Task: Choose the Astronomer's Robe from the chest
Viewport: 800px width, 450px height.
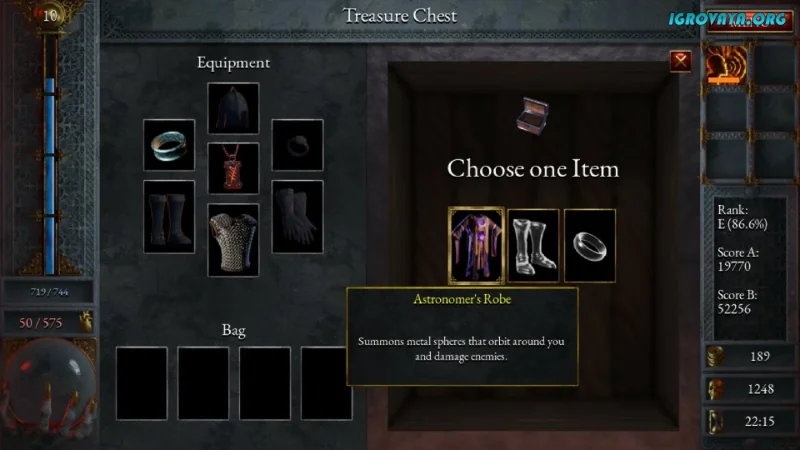Action: (475, 245)
